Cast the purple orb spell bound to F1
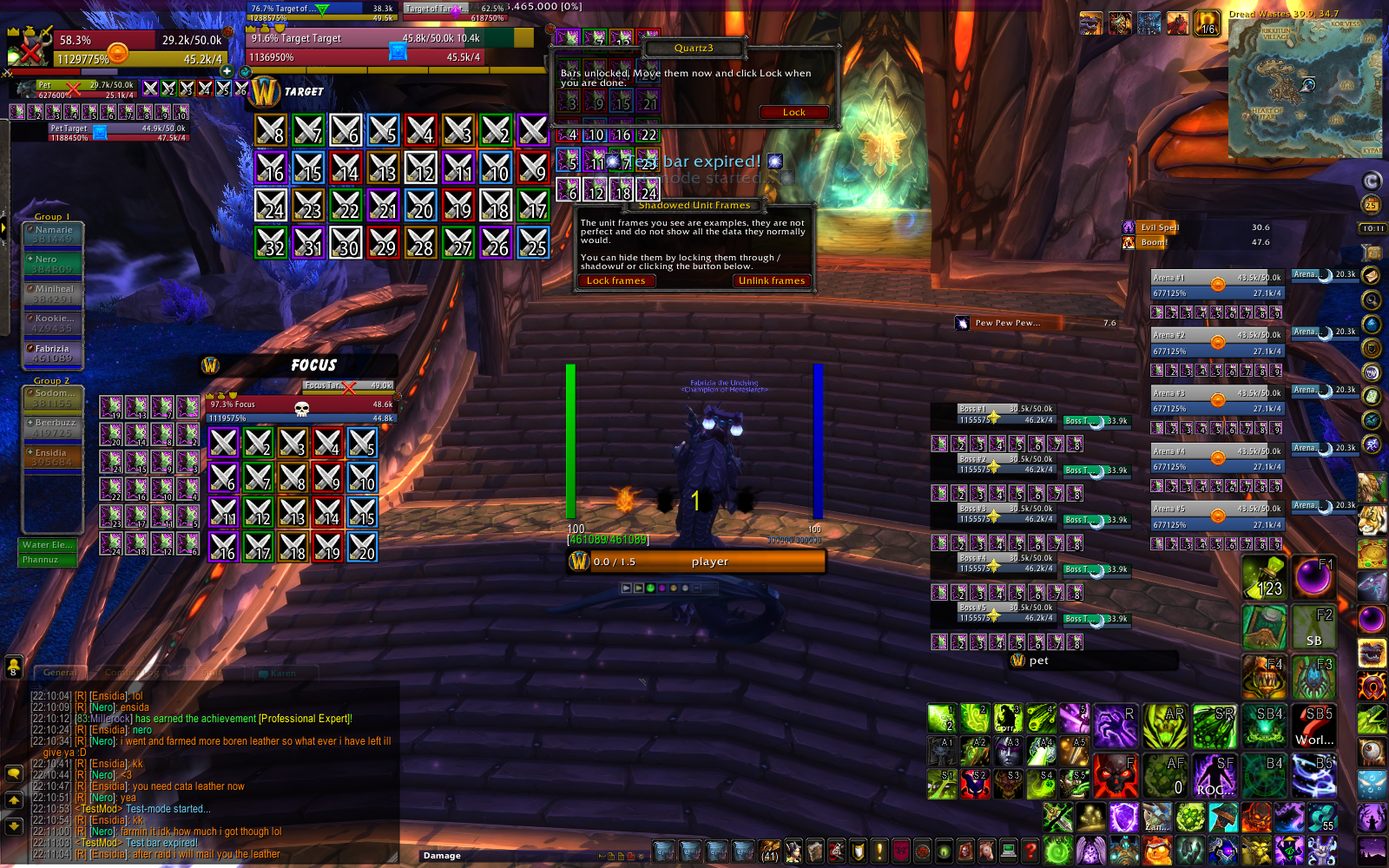1389x868 pixels. click(1313, 577)
